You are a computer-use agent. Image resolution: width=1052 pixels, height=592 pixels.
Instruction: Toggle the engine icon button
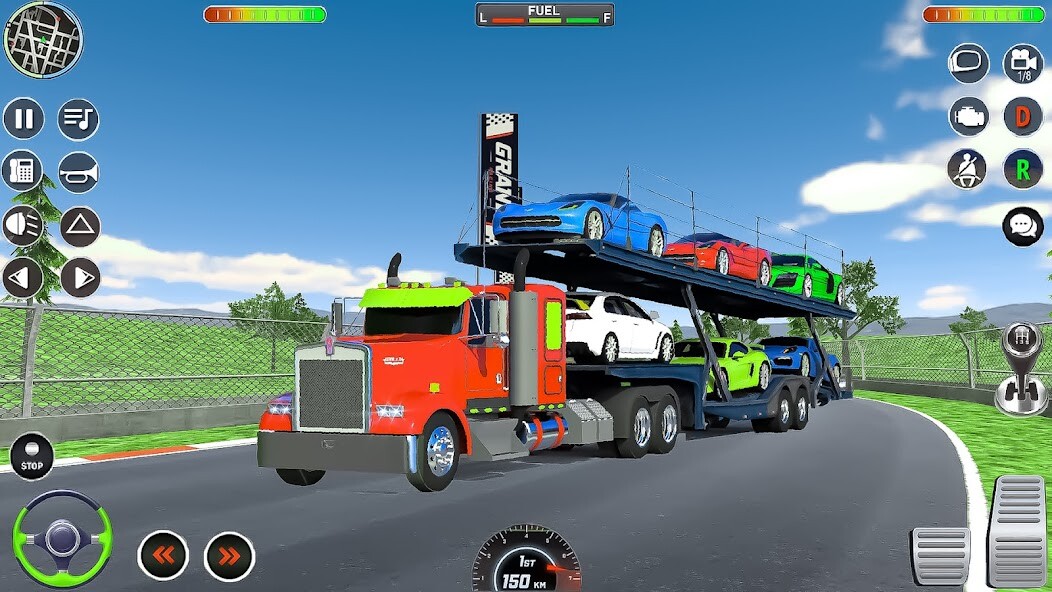pyautogui.click(x=968, y=116)
